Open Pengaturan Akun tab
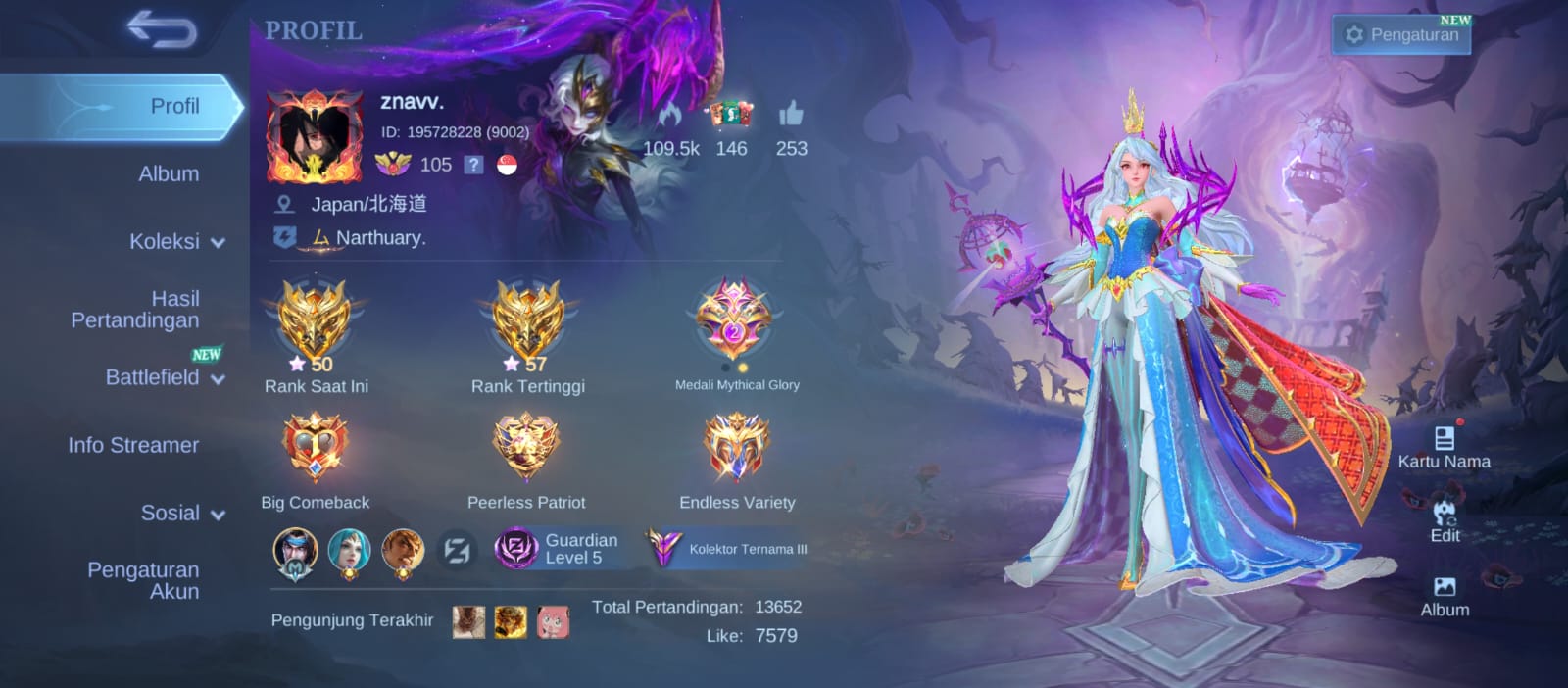Viewport: 1568px width, 688px height. coord(143,580)
